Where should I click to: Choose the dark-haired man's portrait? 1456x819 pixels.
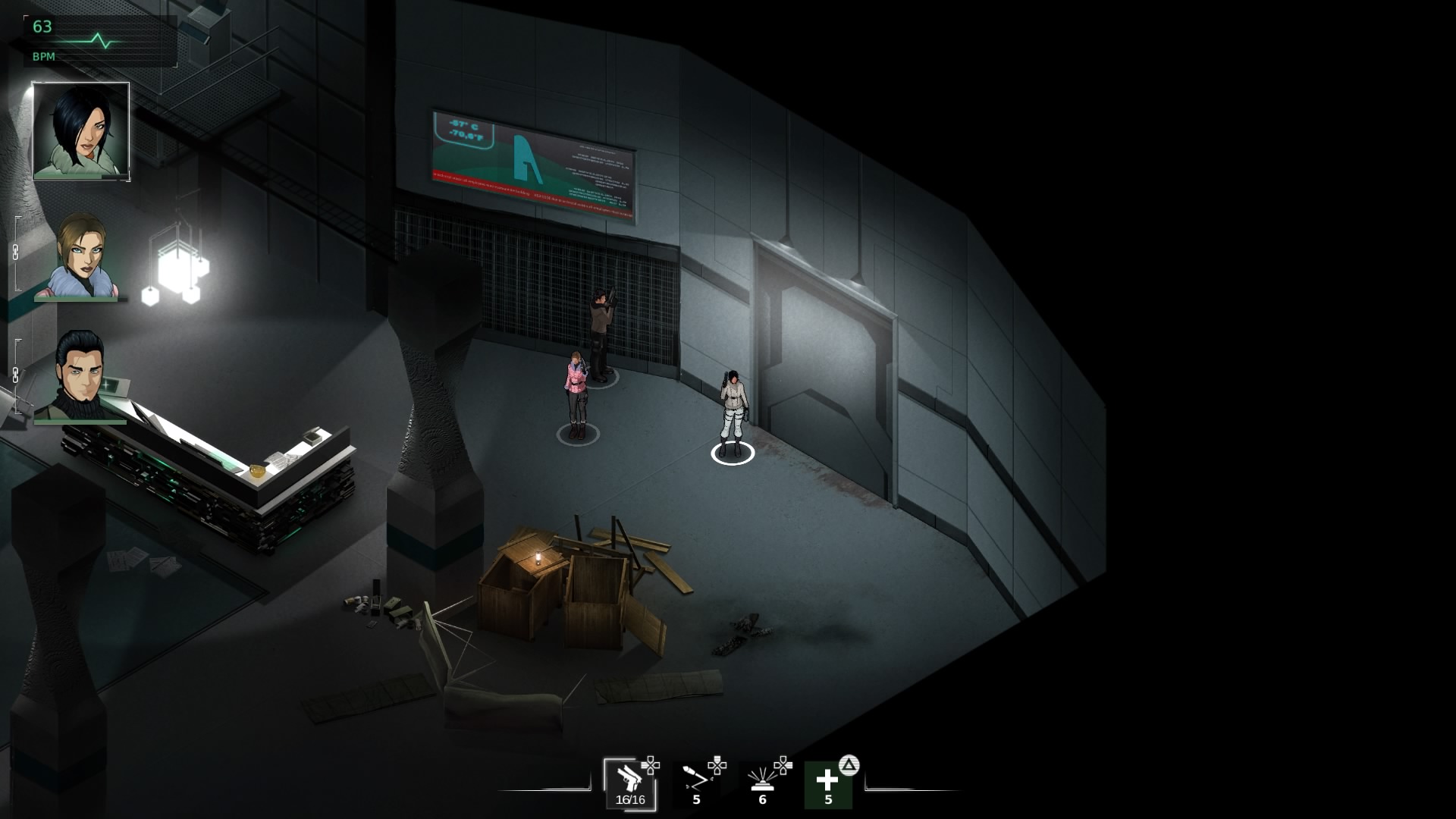pos(81,375)
